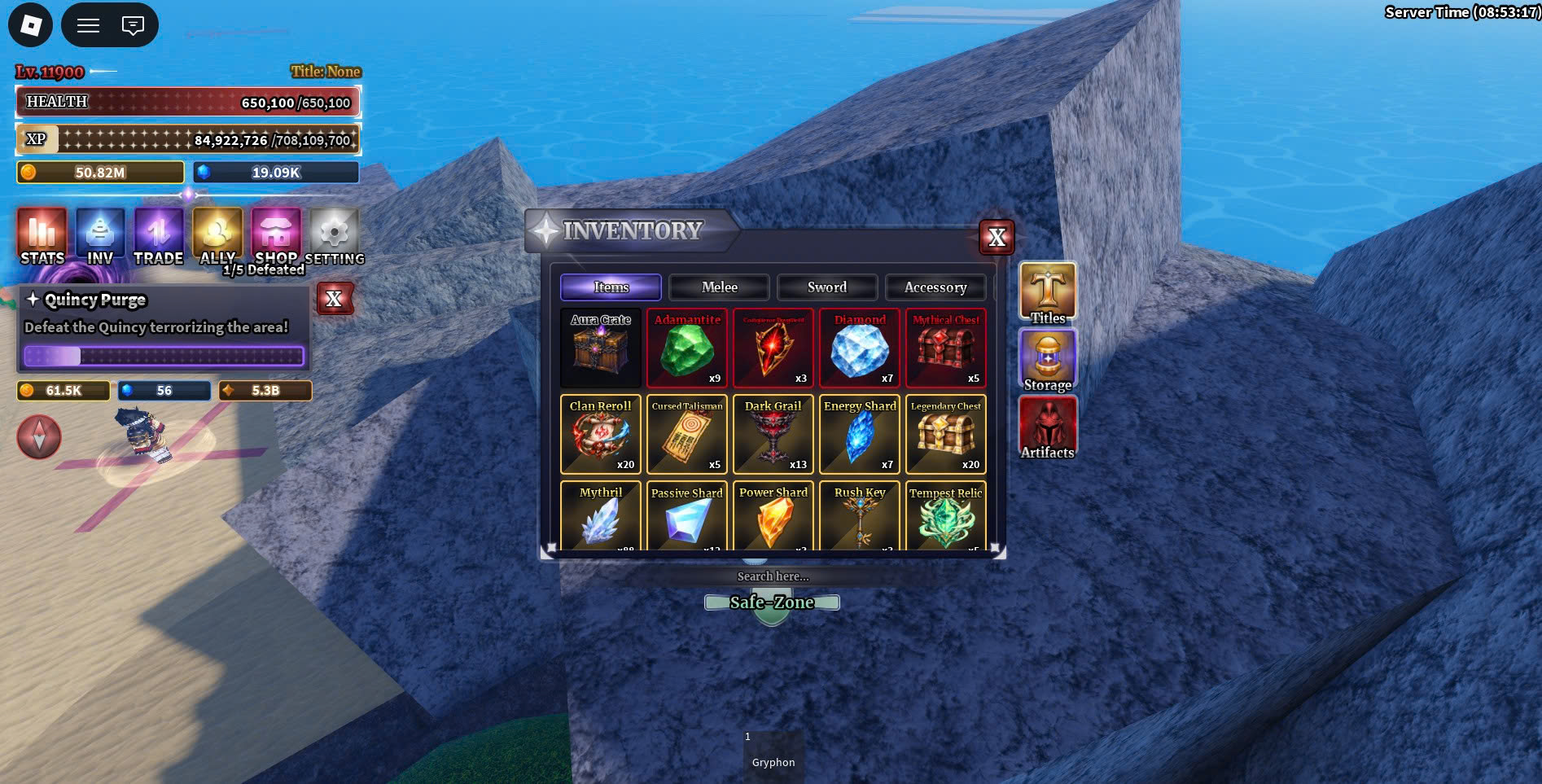
Task: Select the Diamond item slot
Action: [860, 348]
